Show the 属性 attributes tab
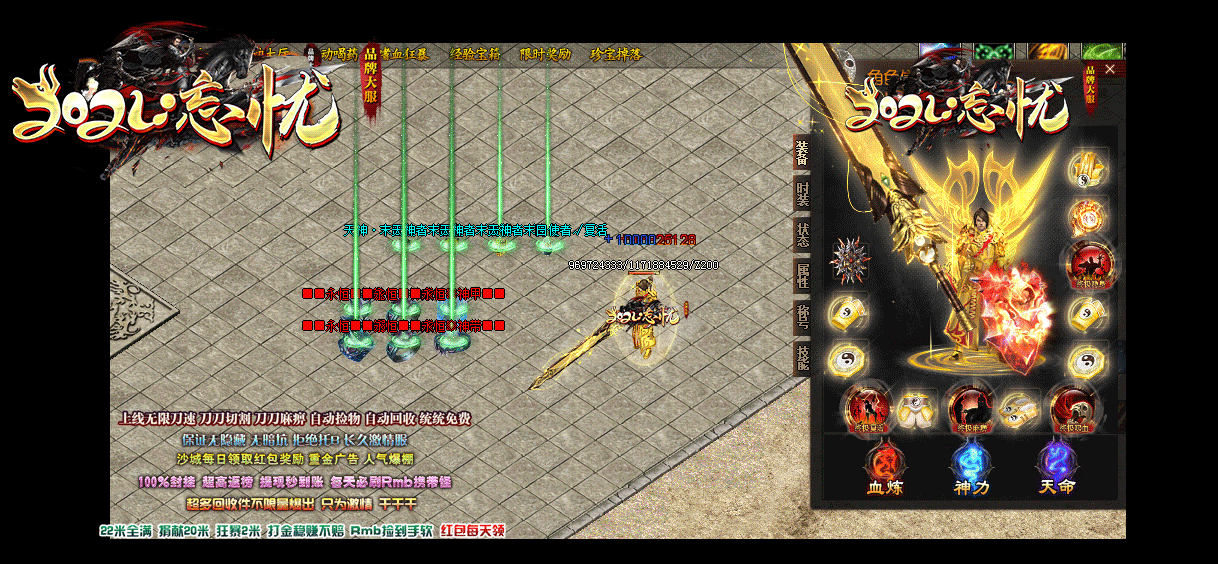Image resolution: width=1218 pixels, height=564 pixels. pos(802,277)
